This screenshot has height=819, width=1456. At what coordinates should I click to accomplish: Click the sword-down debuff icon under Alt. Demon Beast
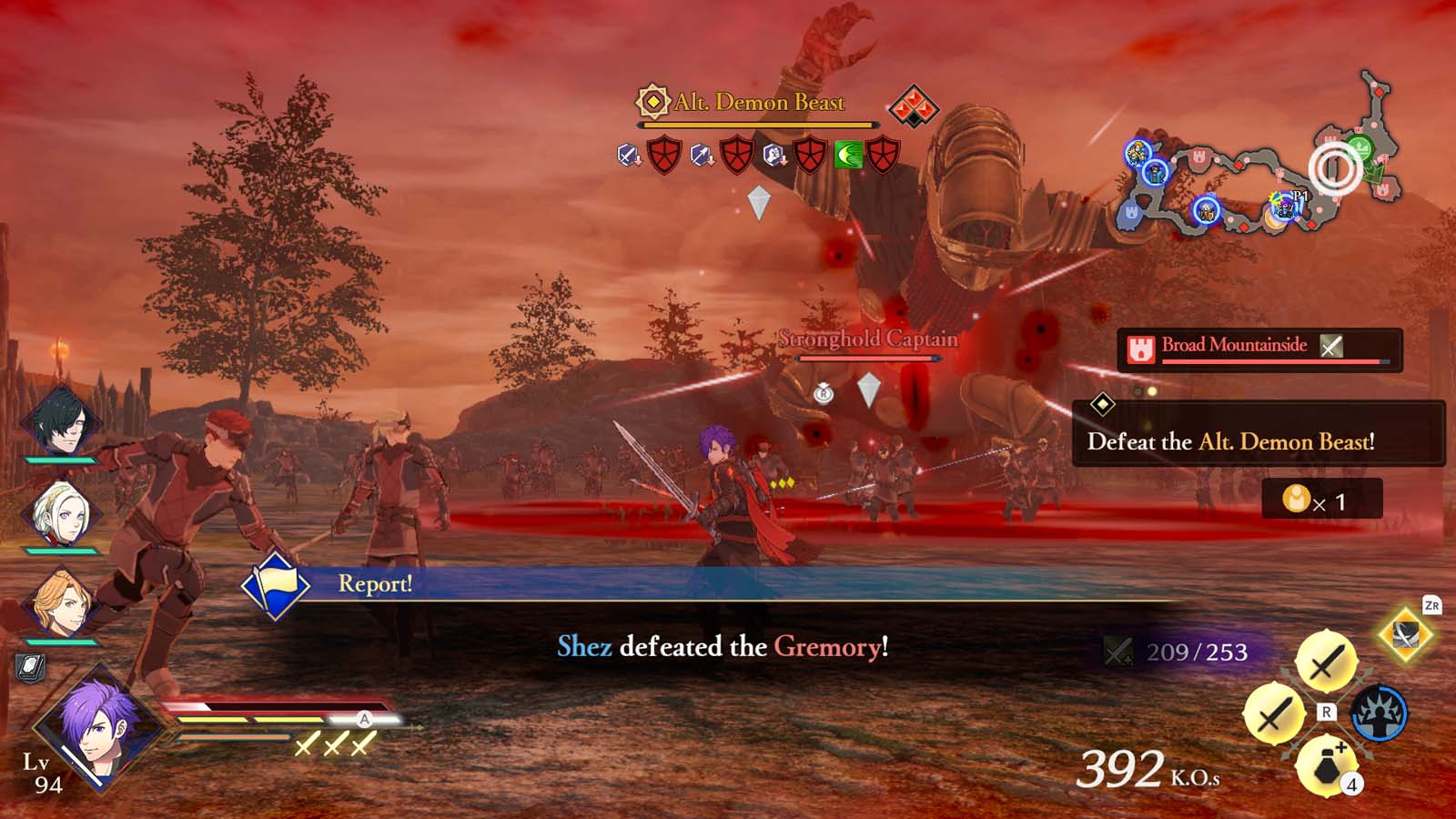coord(629,156)
